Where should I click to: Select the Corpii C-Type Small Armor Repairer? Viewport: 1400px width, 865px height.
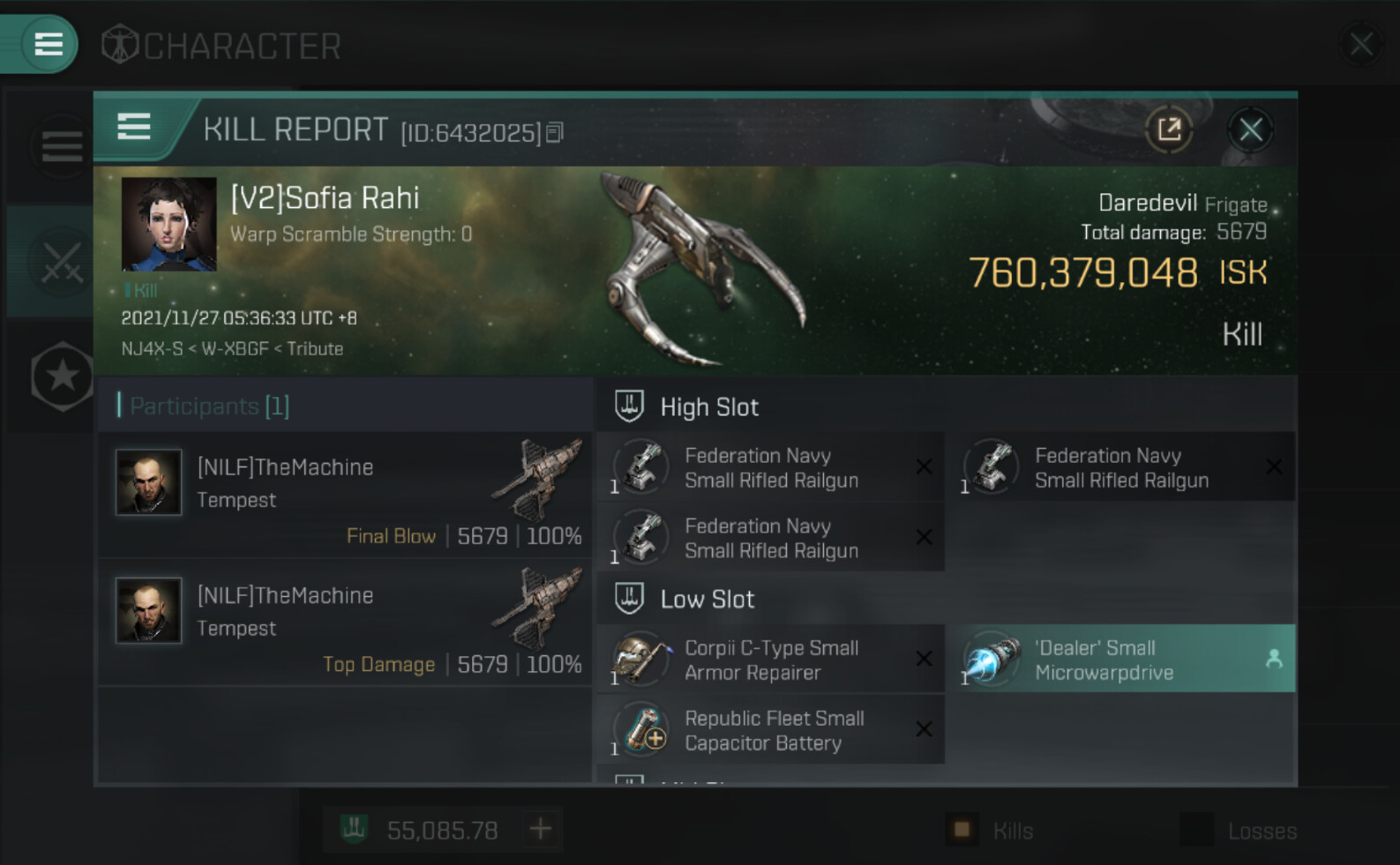click(769, 660)
